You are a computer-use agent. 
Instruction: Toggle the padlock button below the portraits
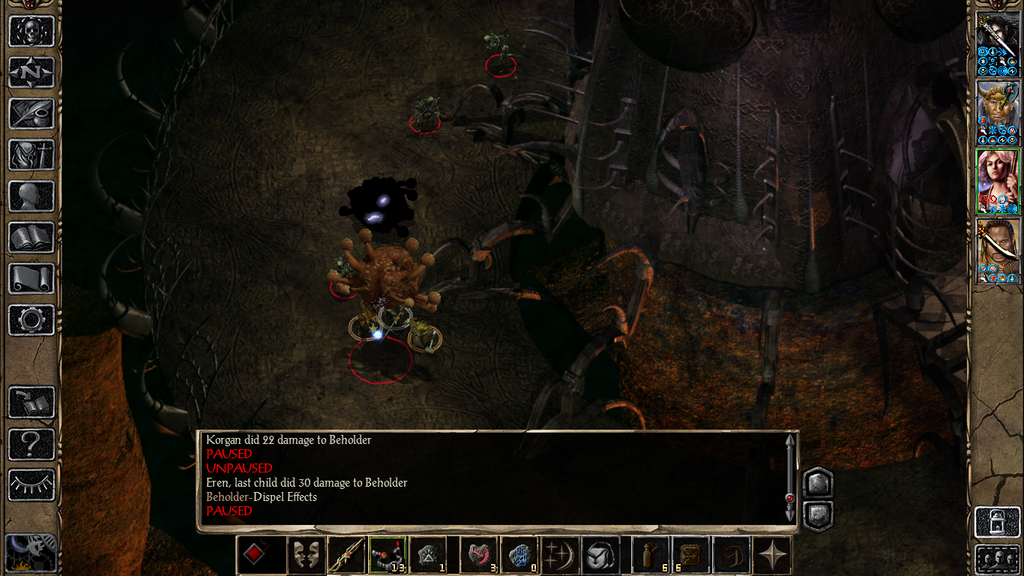997,521
